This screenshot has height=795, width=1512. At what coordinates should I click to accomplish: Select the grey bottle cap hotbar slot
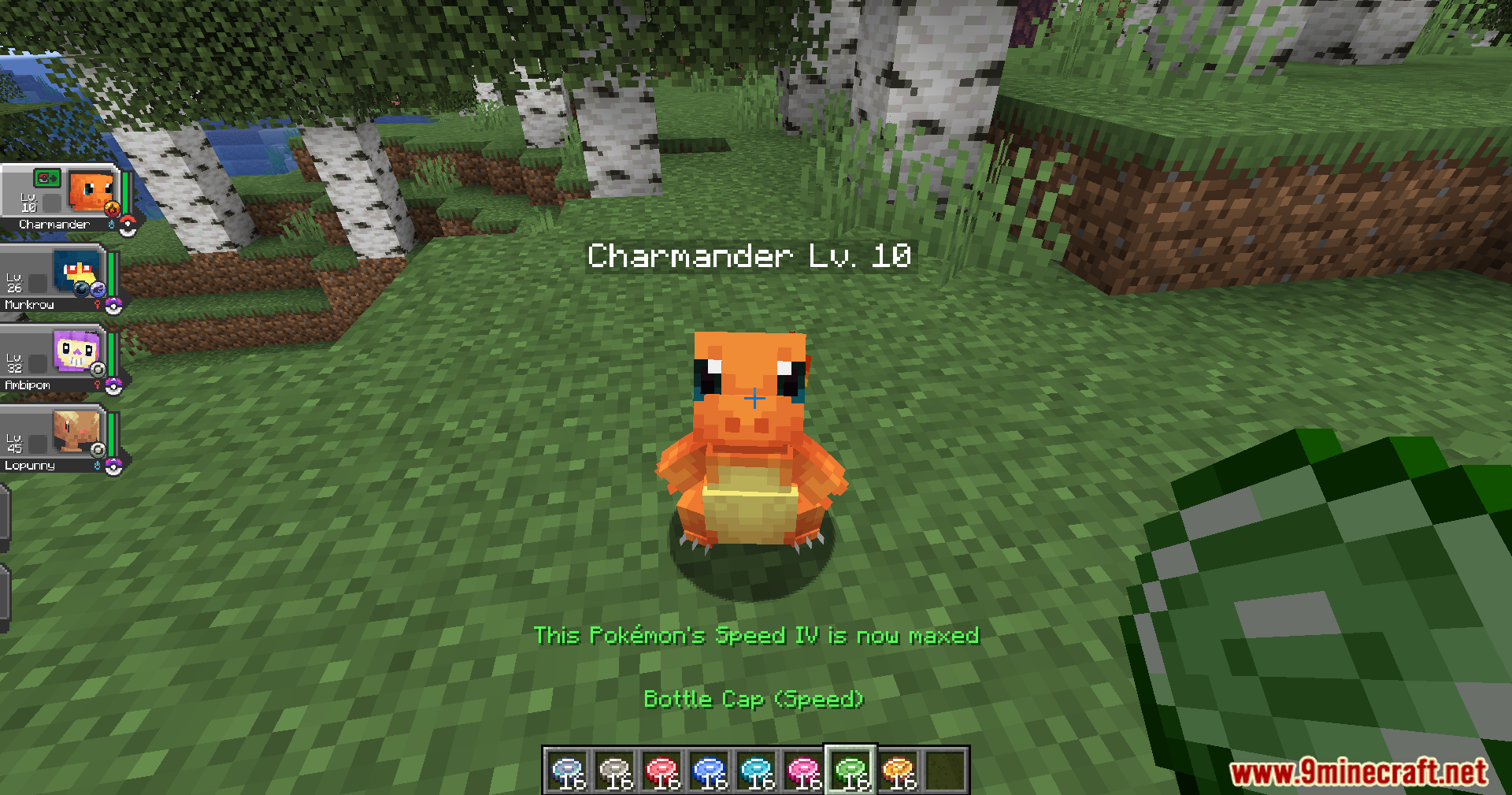615,771
